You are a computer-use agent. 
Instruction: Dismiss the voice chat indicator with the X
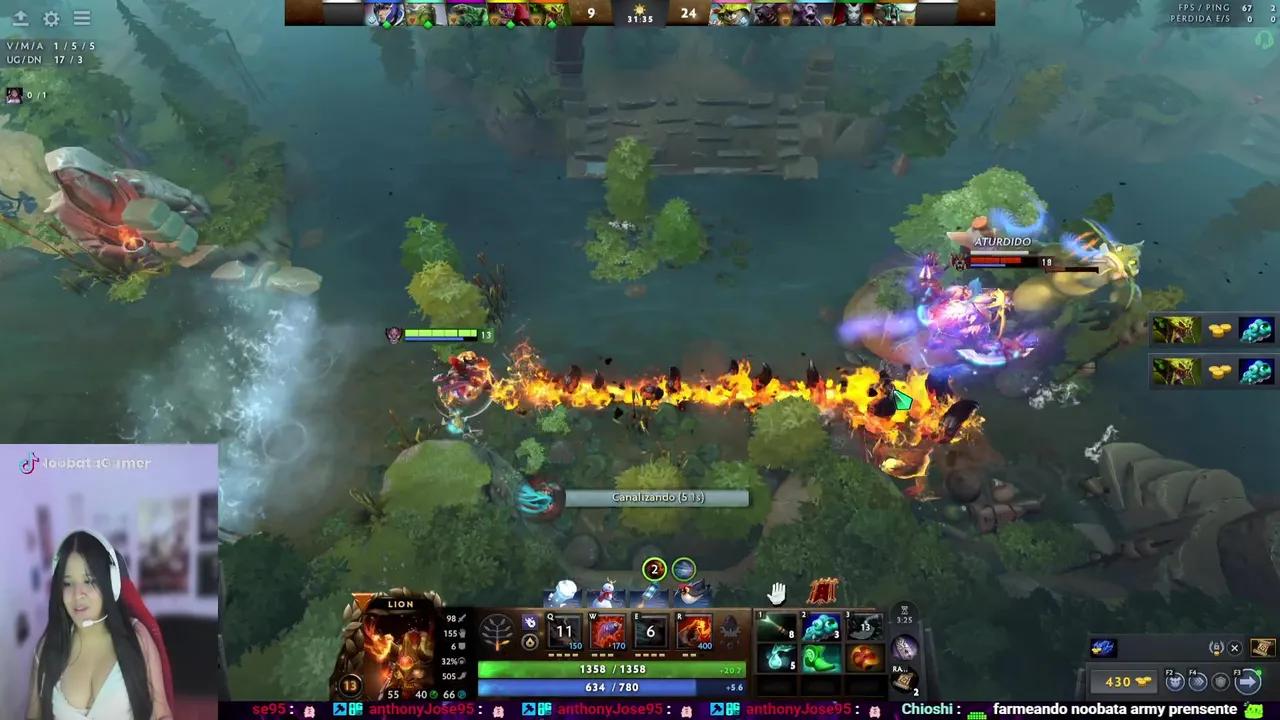point(1234,648)
